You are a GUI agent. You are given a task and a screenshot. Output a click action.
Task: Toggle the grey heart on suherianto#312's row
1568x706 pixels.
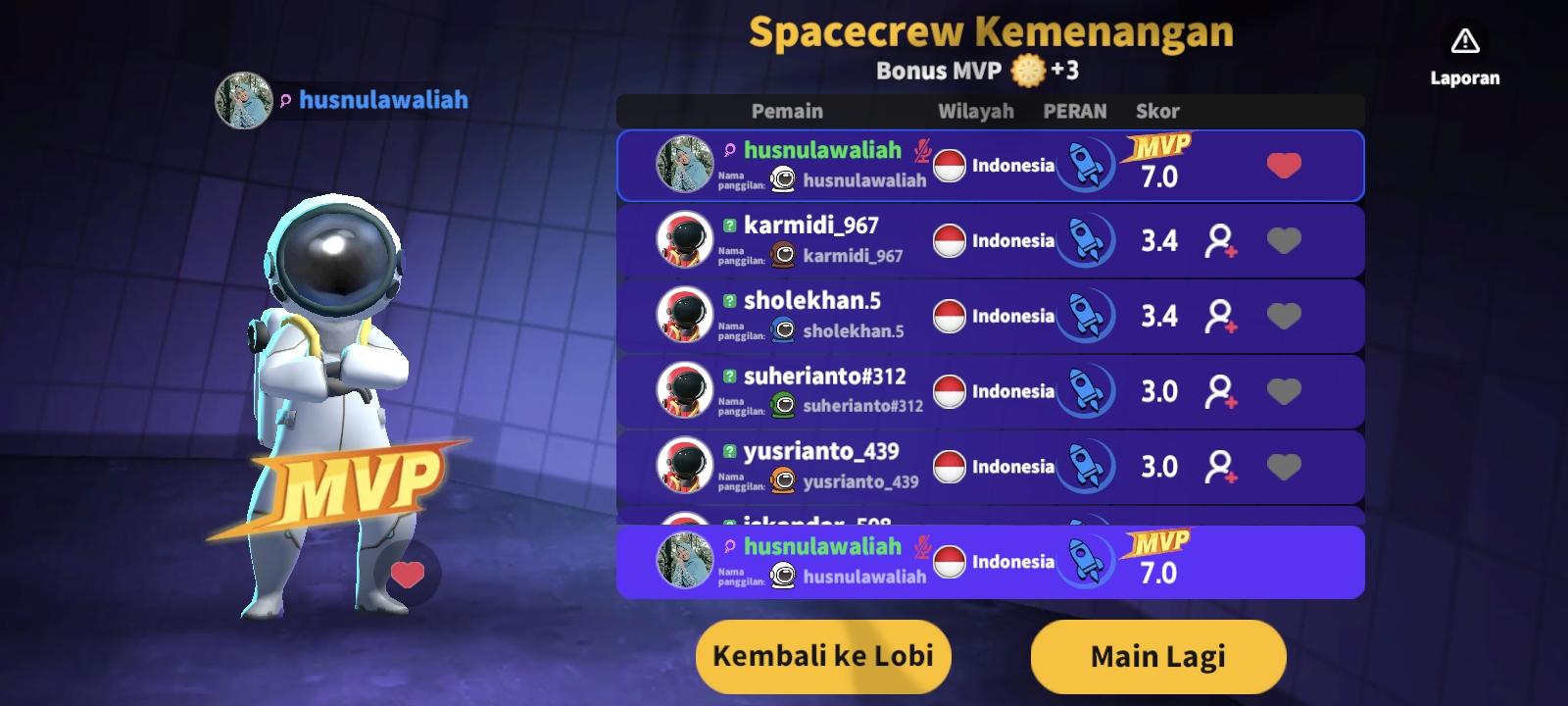[1284, 390]
